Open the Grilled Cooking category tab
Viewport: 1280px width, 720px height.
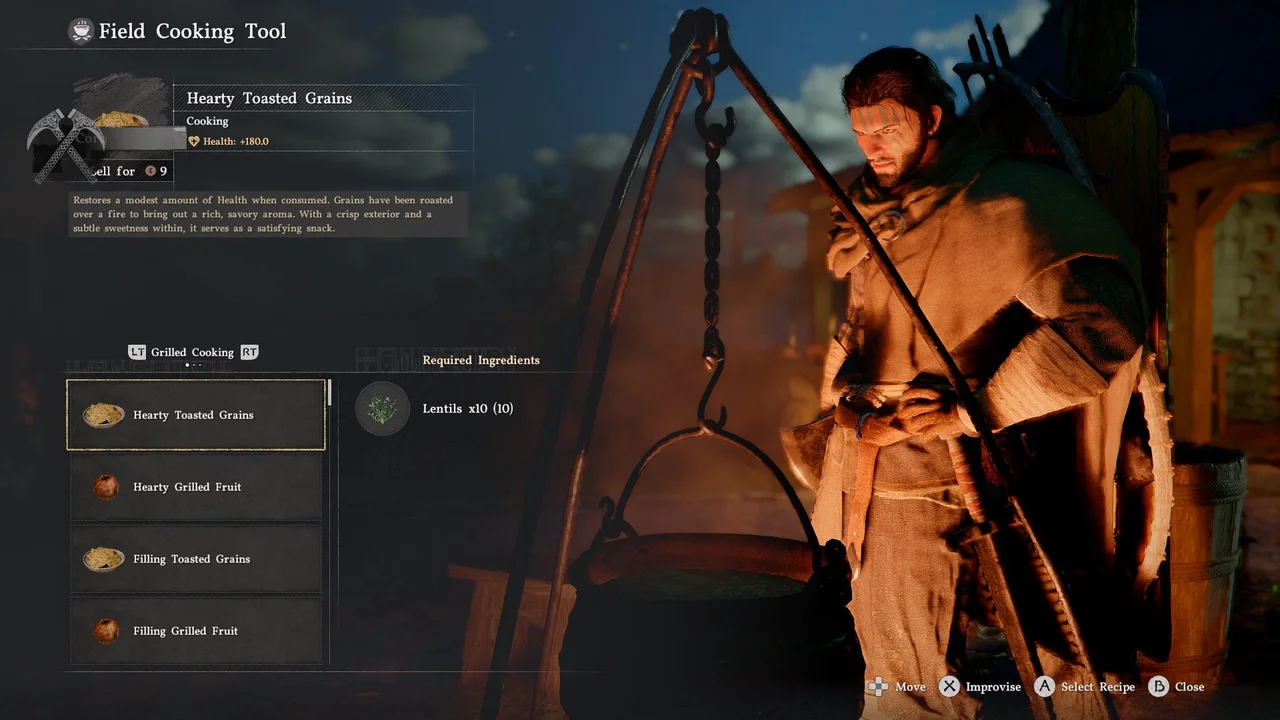click(192, 352)
